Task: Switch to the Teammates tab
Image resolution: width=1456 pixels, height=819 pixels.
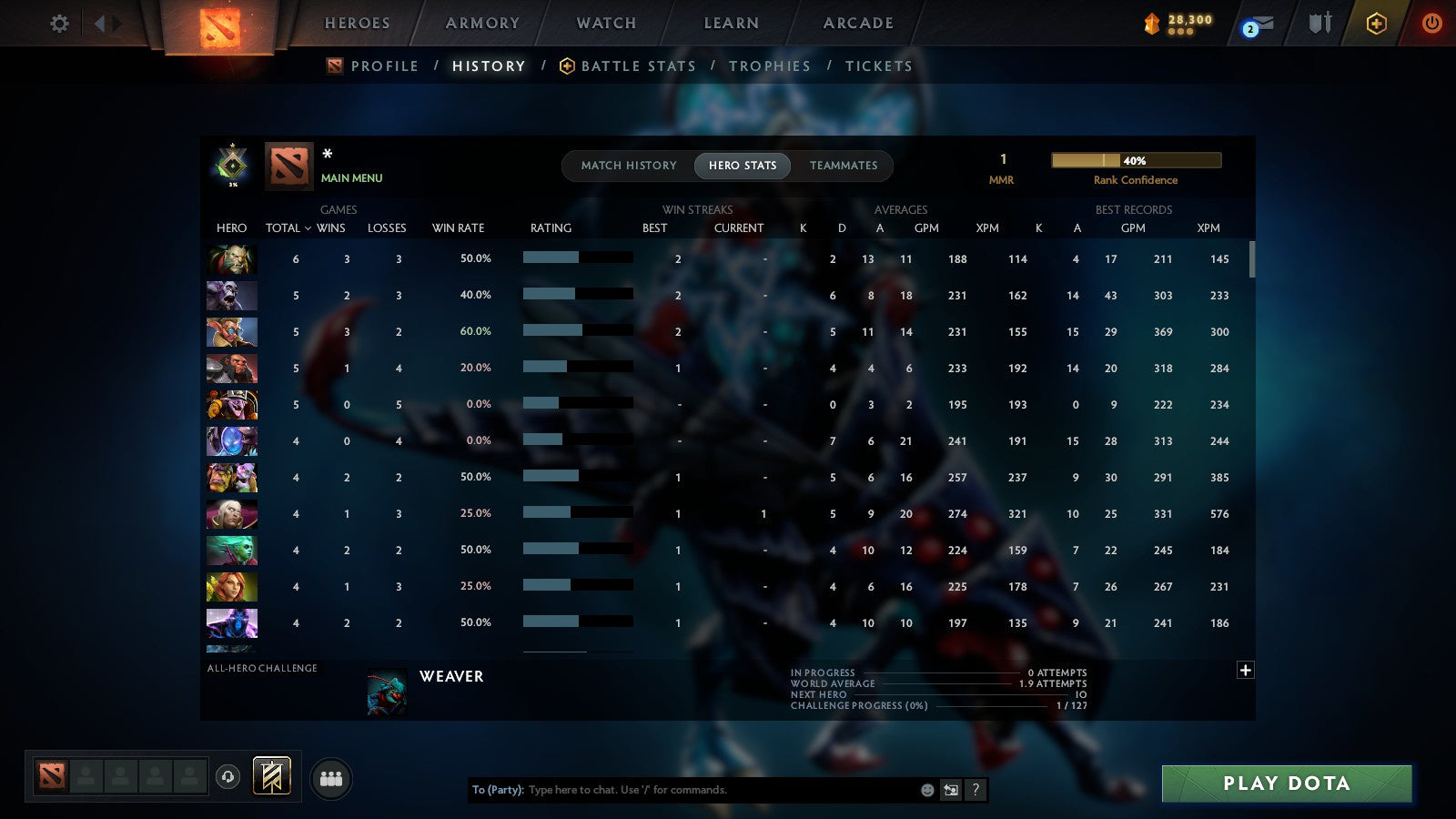Action: [x=844, y=166]
